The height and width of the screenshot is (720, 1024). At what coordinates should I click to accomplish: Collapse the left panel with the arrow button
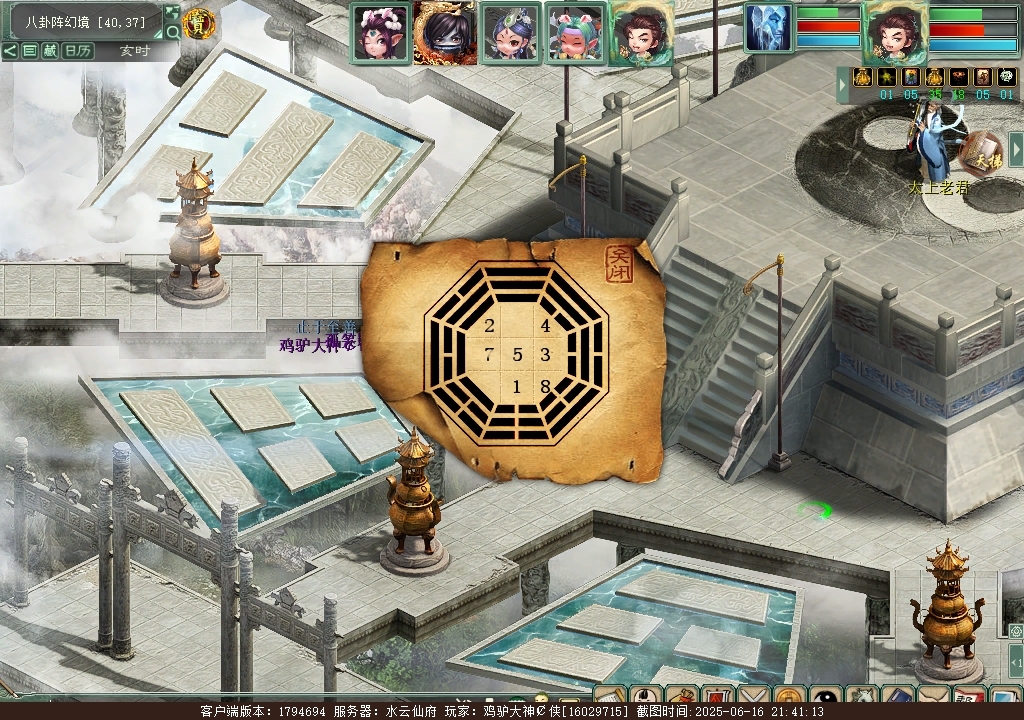[9, 51]
